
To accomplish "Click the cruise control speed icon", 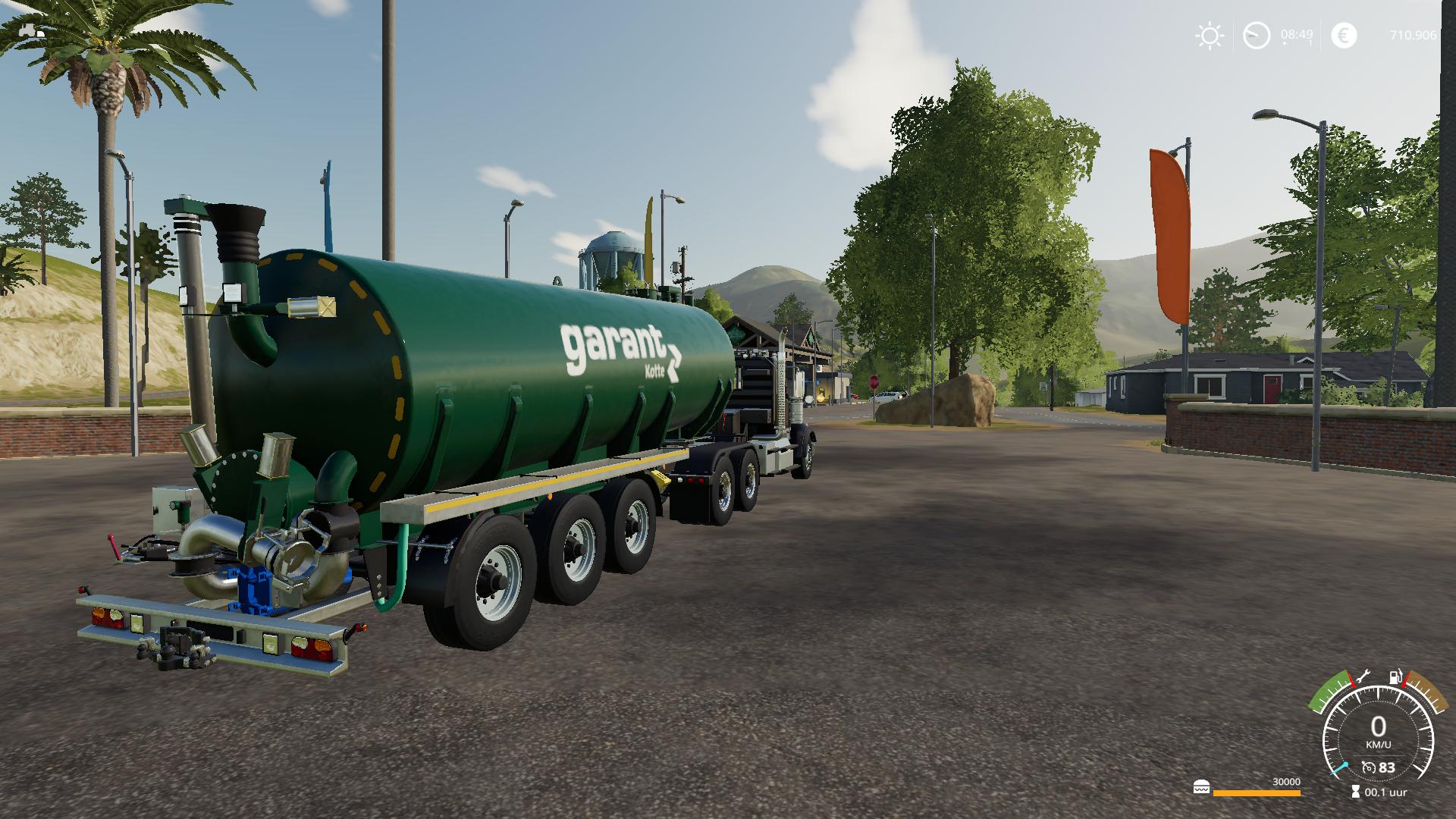I will point(1369,768).
